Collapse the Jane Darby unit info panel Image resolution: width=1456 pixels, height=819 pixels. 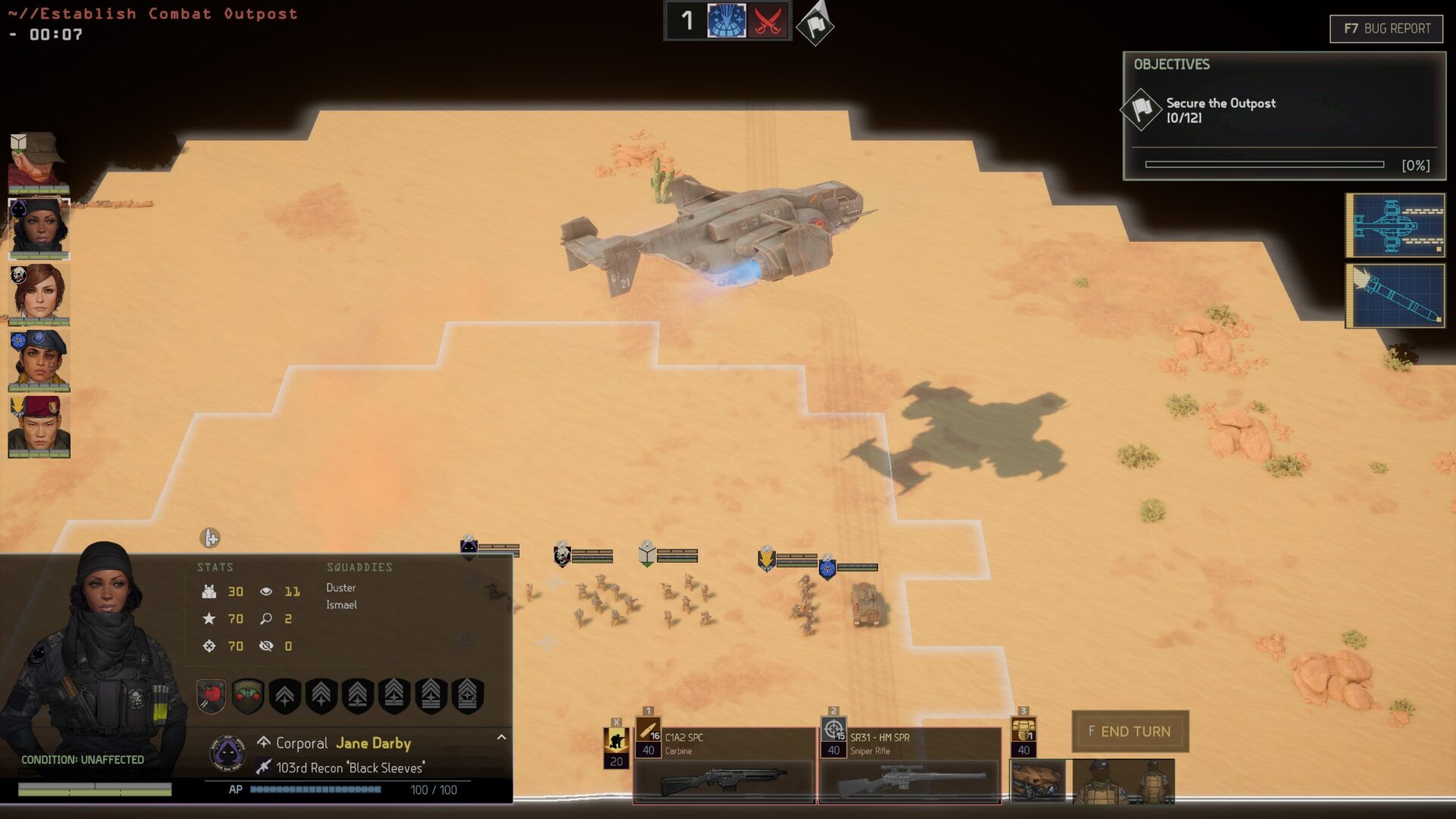tap(501, 737)
